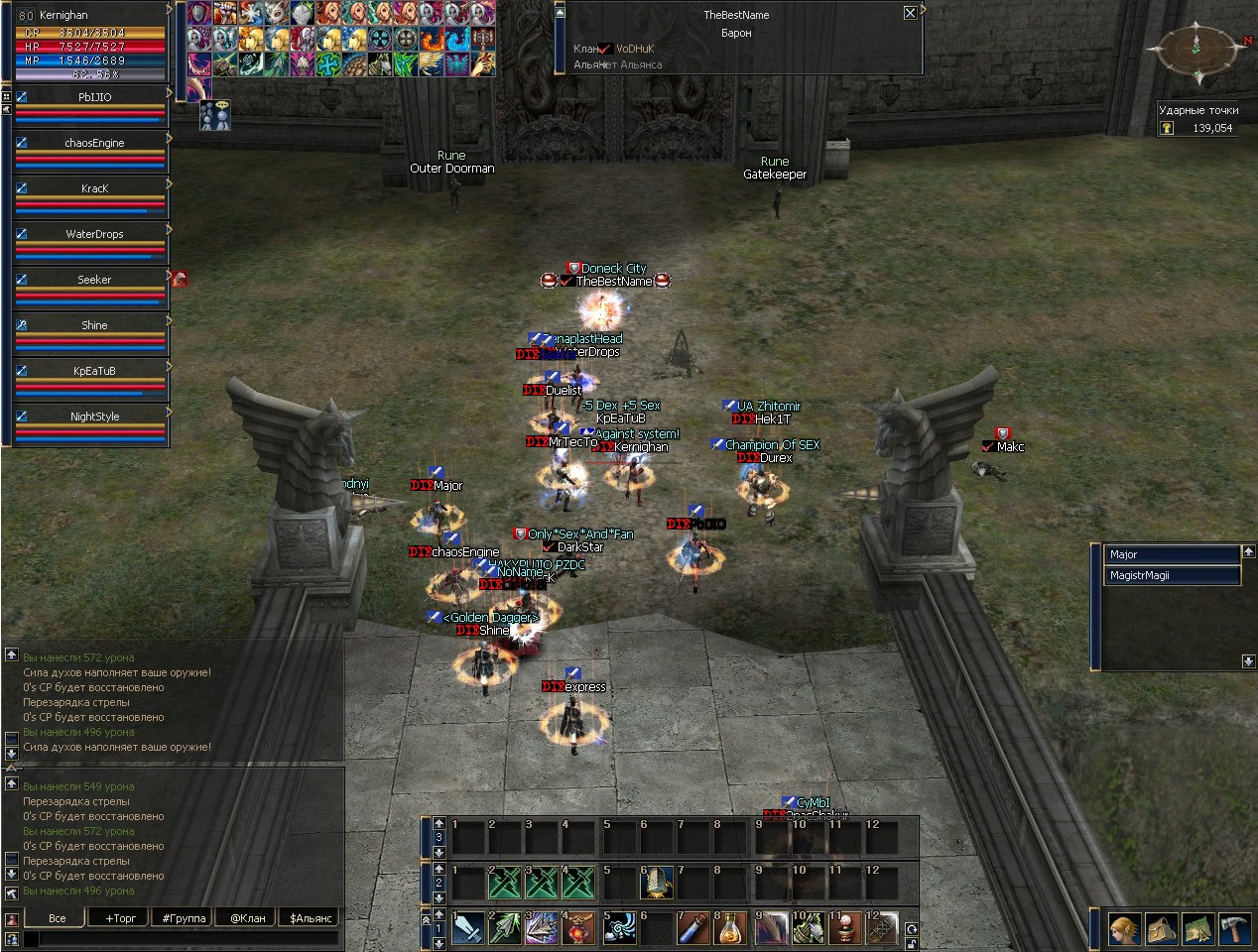The image size is (1258, 952).
Task: Open the character menu with elf portrait
Action: 1124,929
